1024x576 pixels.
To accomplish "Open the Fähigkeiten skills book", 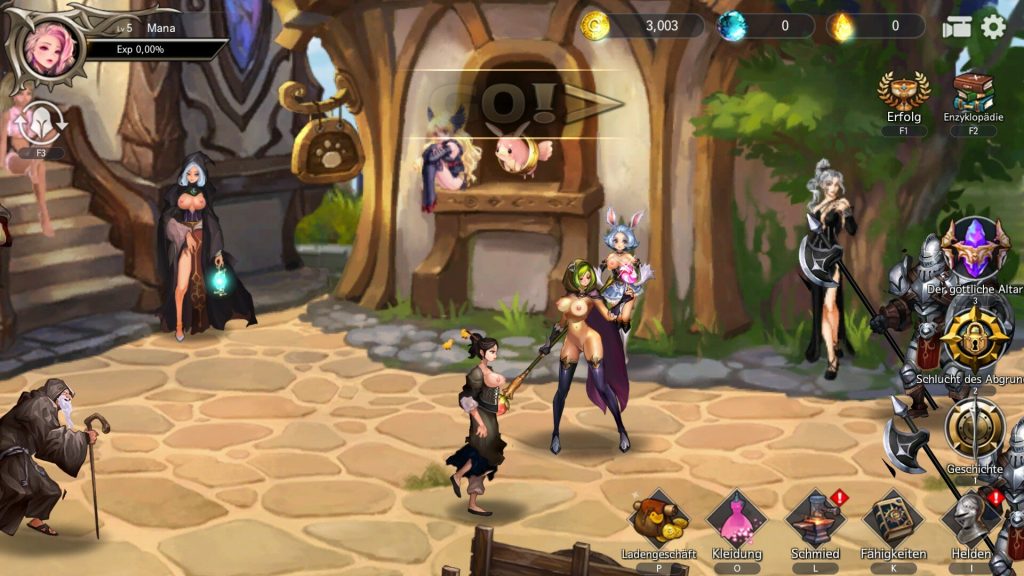I will coord(893,518).
